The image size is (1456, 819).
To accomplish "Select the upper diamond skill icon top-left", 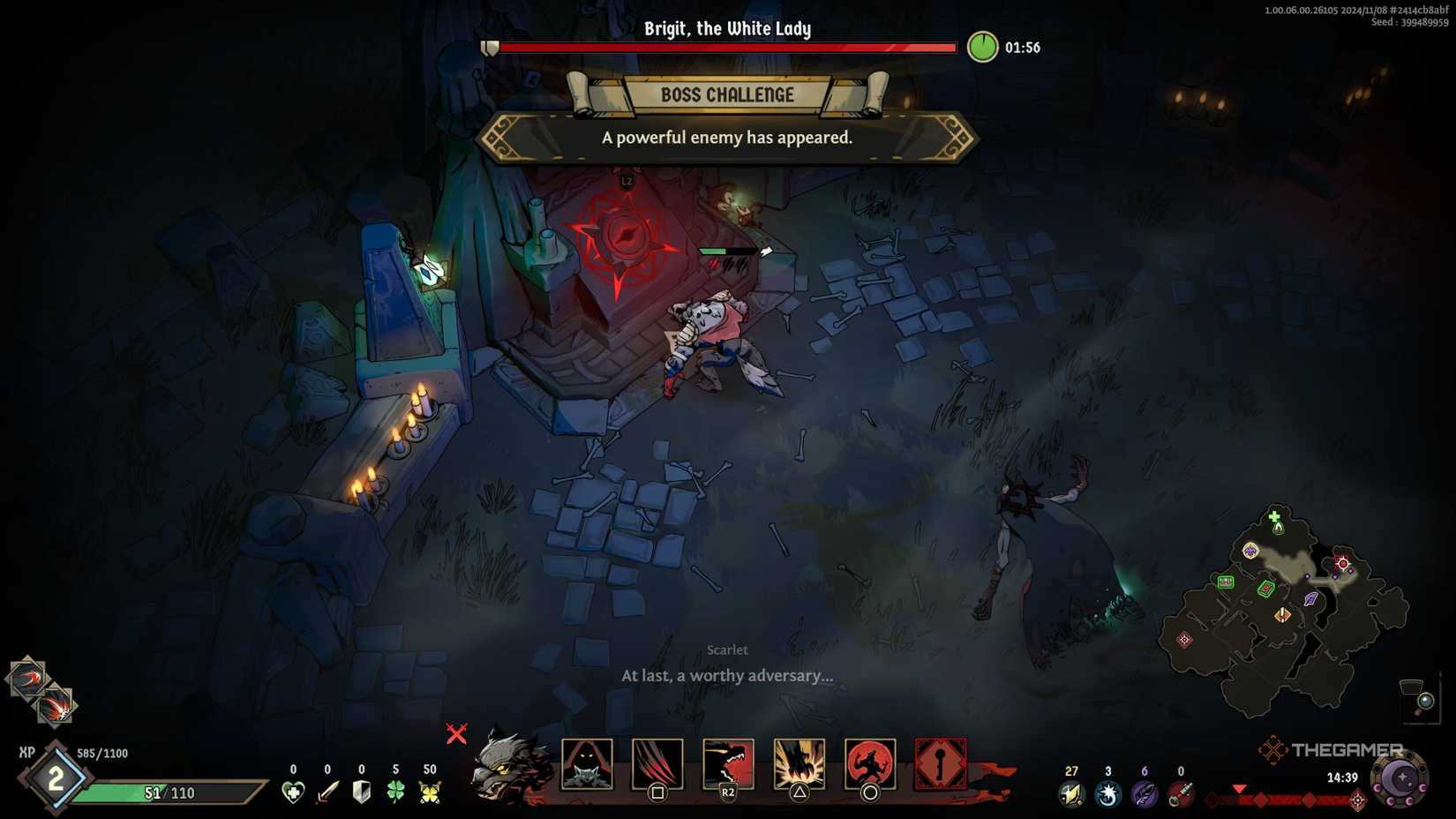I will tap(29, 680).
